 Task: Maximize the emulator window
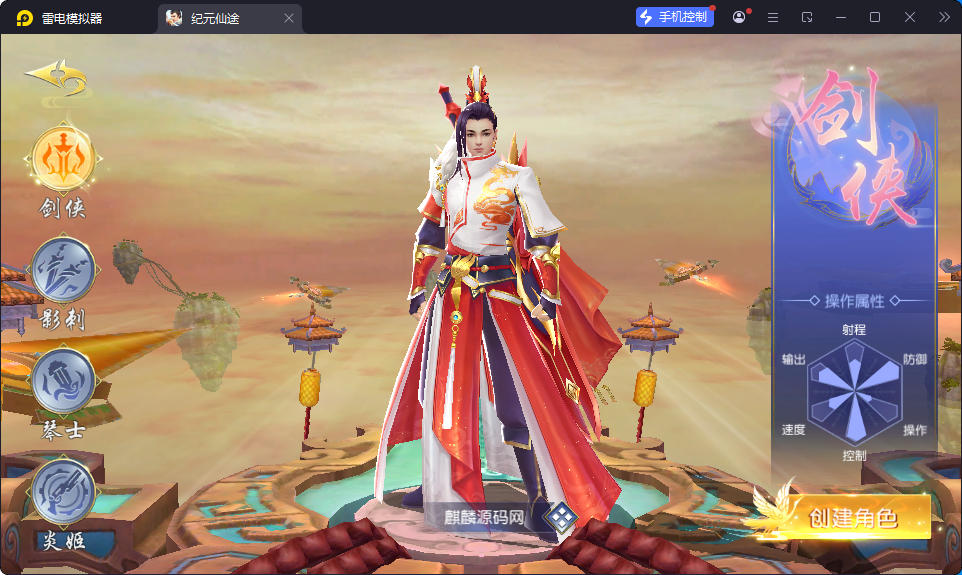pos(875,17)
